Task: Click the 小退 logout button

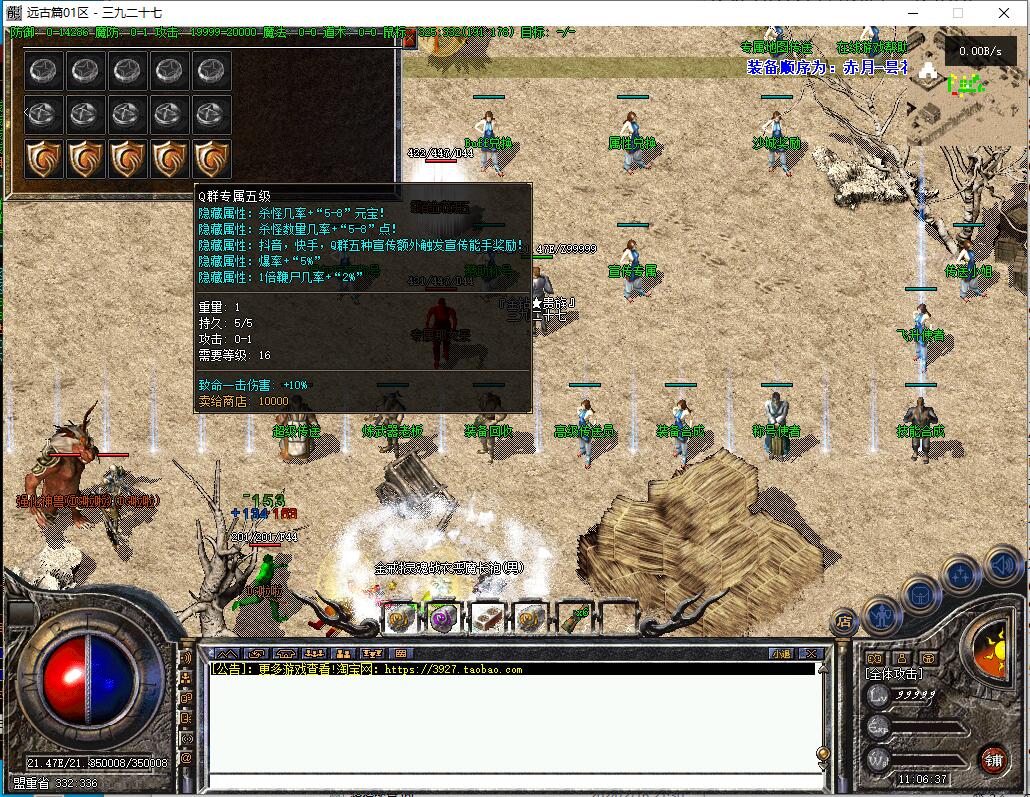Action: click(x=782, y=654)
